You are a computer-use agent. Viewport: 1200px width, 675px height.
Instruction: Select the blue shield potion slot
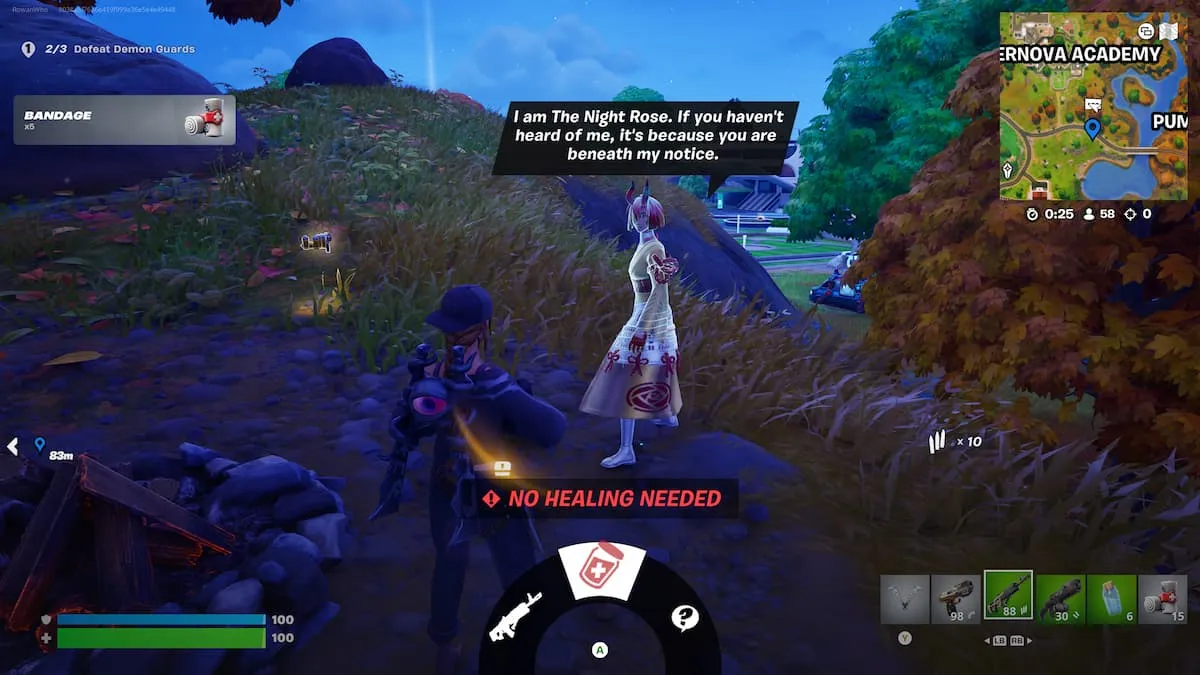[x=1111, y=598]
